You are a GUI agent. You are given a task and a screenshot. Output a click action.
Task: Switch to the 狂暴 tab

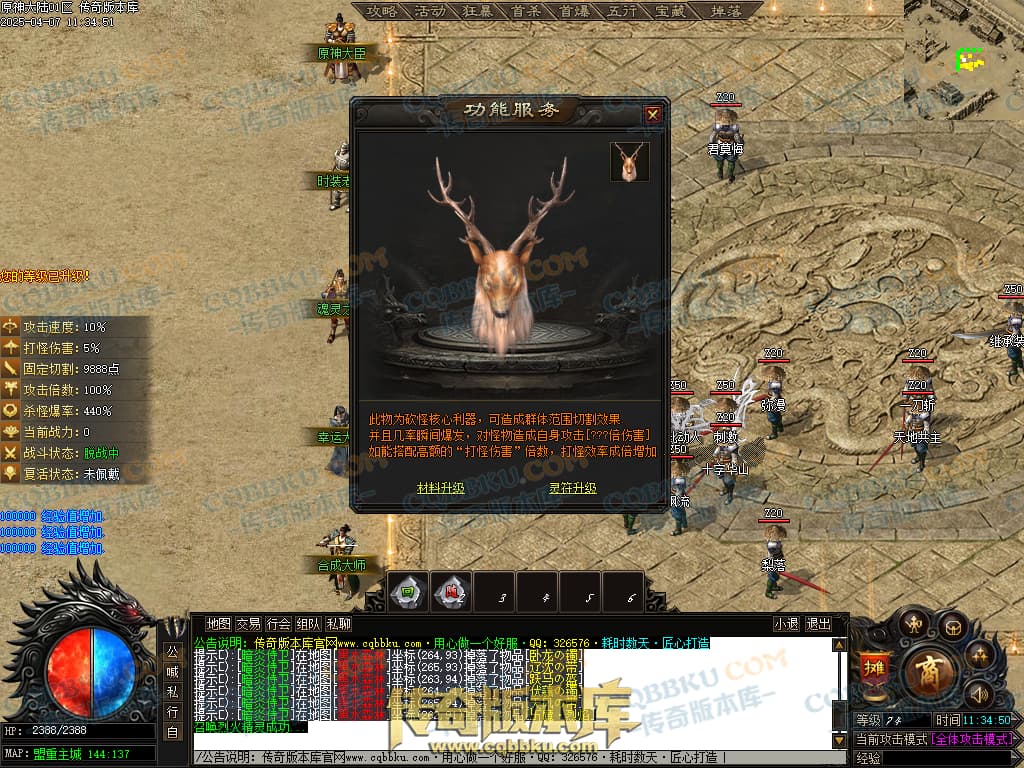tap(477, 11)
